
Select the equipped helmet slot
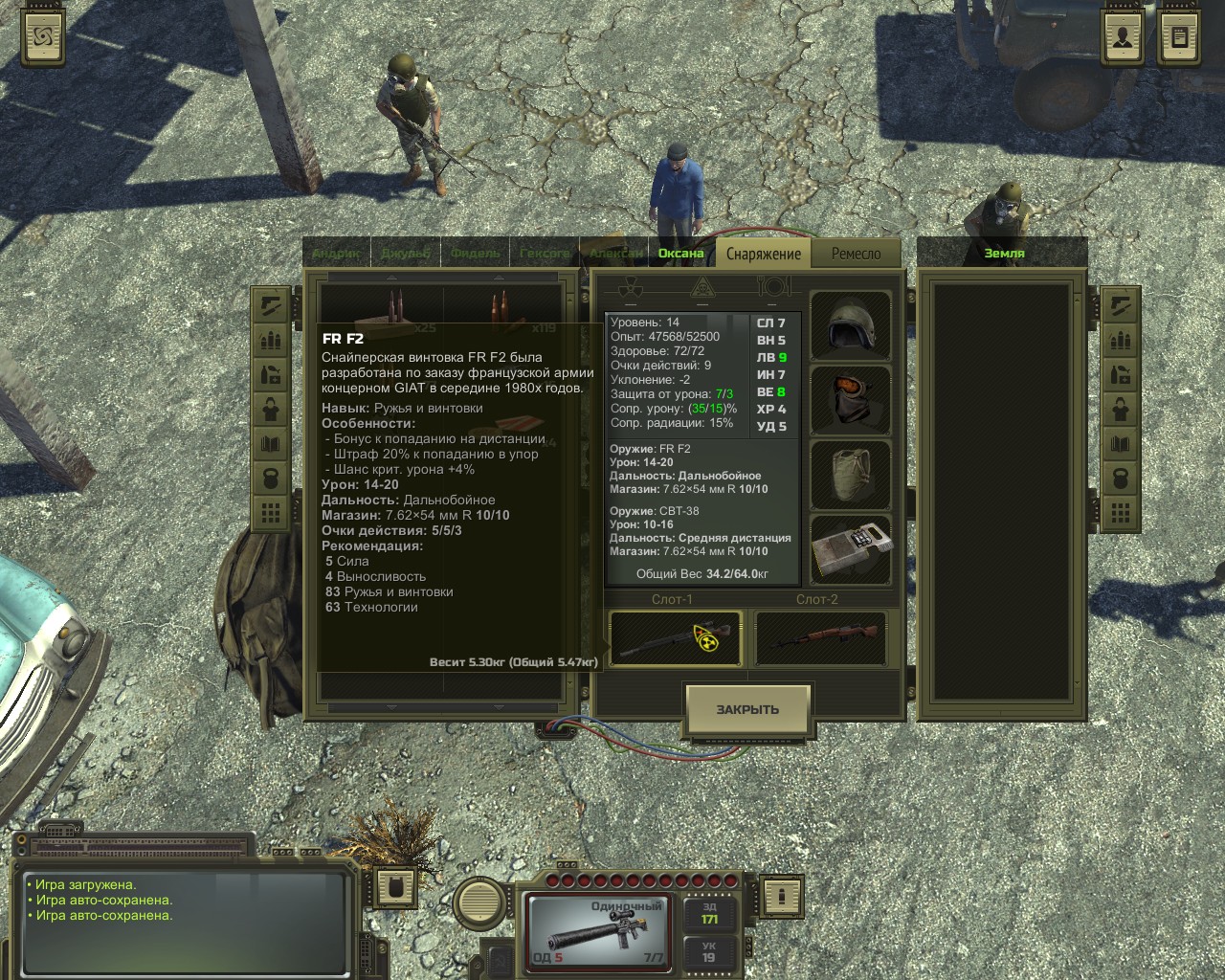tap(851, 326)
